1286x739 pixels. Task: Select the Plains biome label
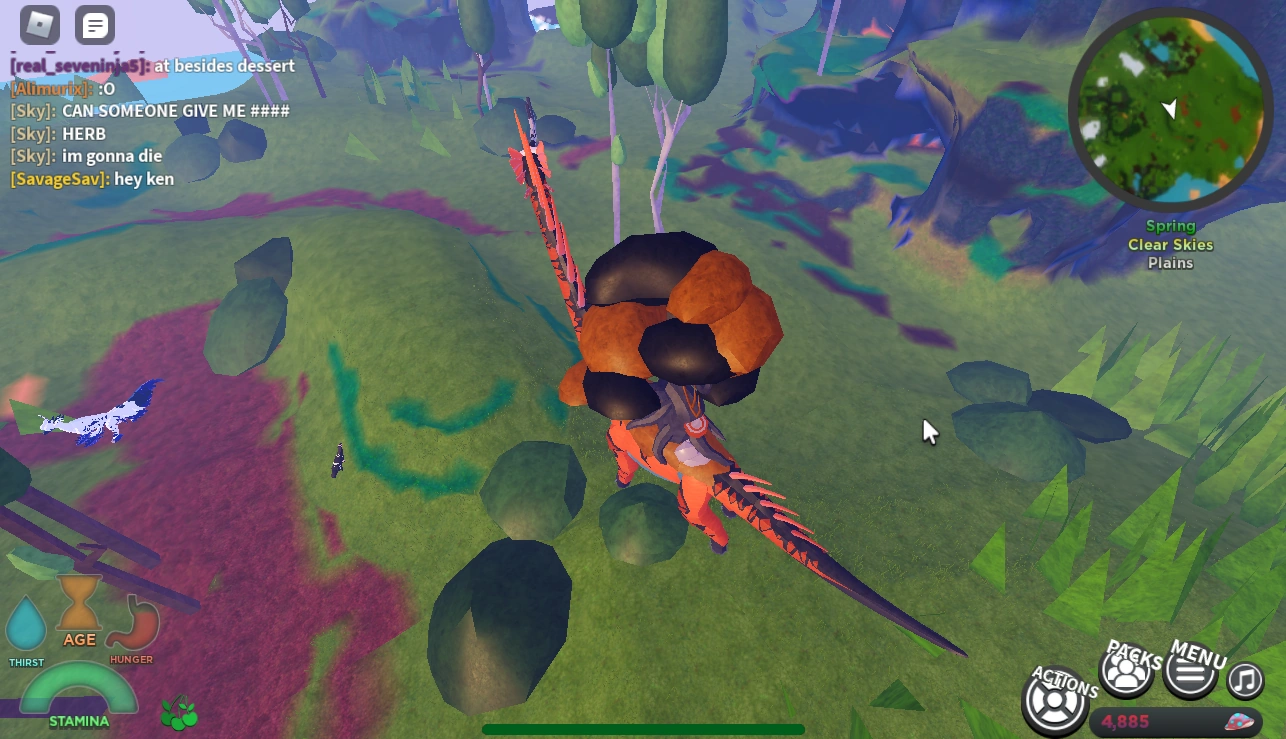[x=1170, y=262]
